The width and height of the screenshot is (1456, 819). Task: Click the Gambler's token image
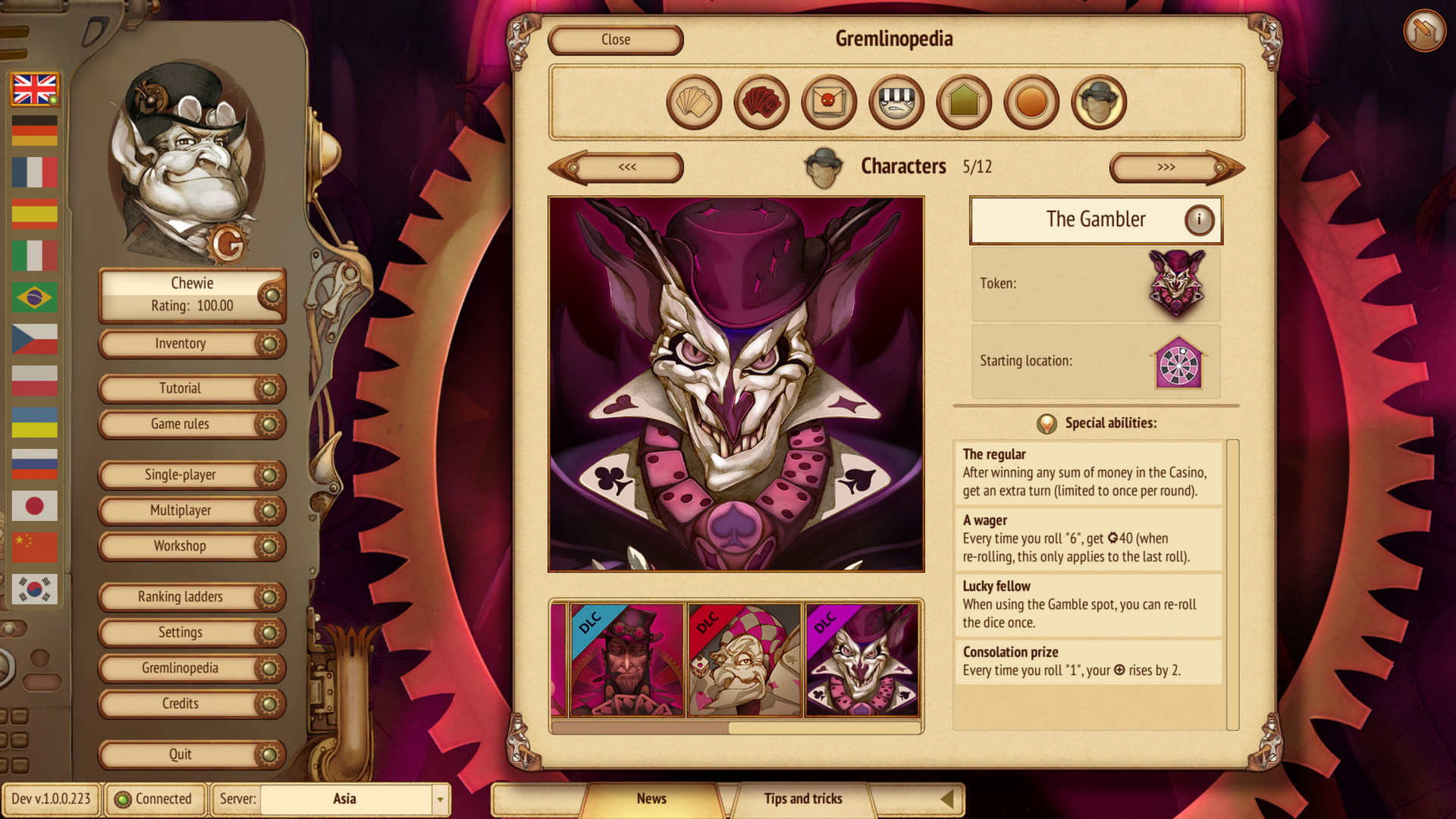pyautogui.click(x=1178, y=284)
